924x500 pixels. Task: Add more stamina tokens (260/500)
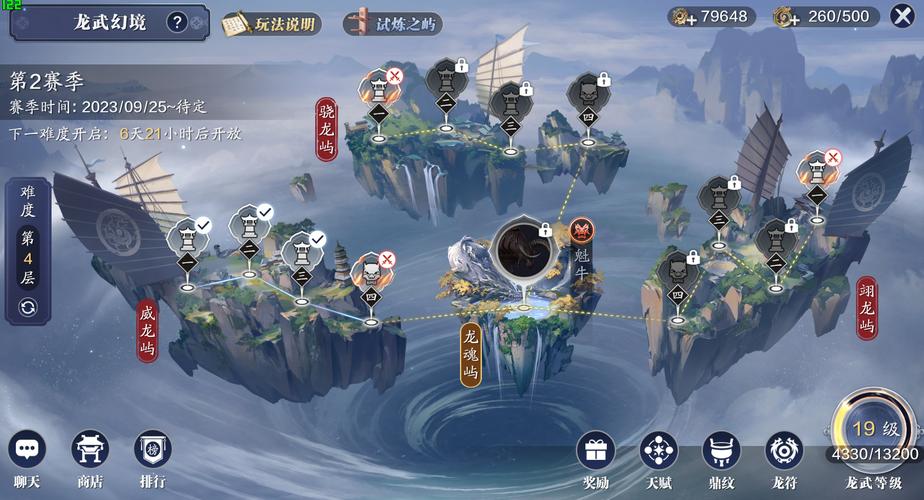tap(785, 16)
